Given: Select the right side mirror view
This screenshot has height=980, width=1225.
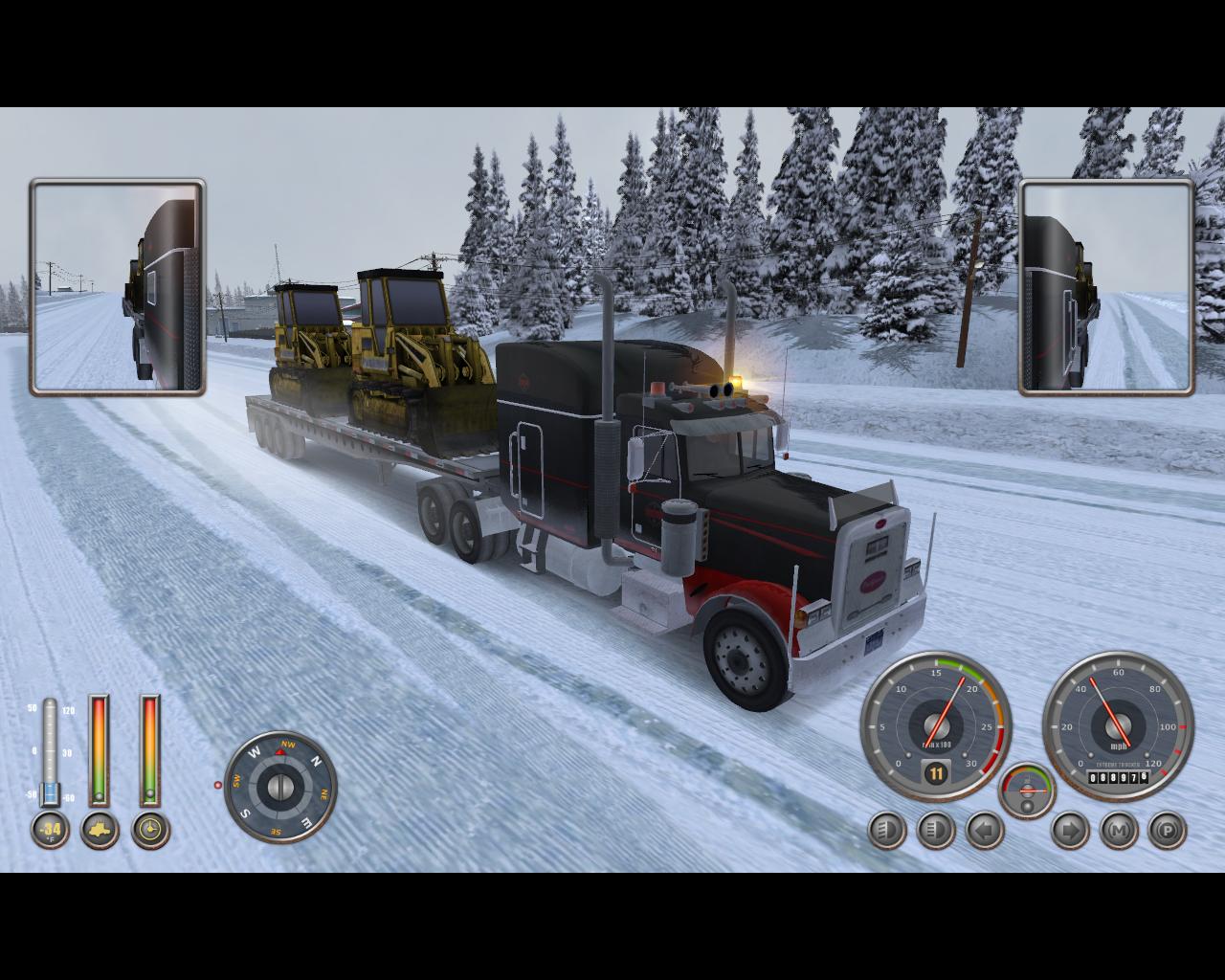Looking at the screenshot, I should (1107, 286).
